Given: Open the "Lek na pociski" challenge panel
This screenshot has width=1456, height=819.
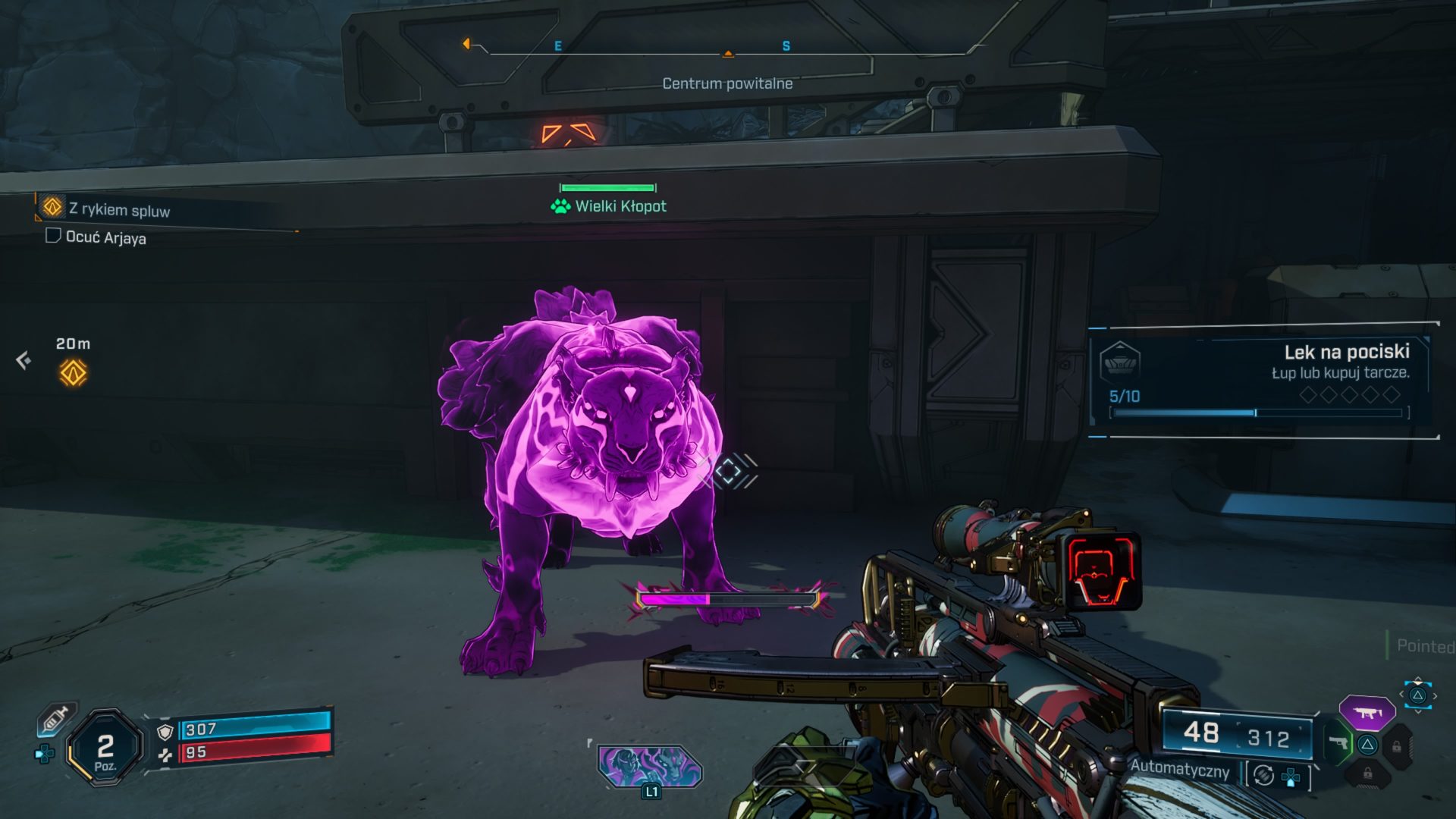Looking at the screenshot, I should click(x=1263, y=379).
